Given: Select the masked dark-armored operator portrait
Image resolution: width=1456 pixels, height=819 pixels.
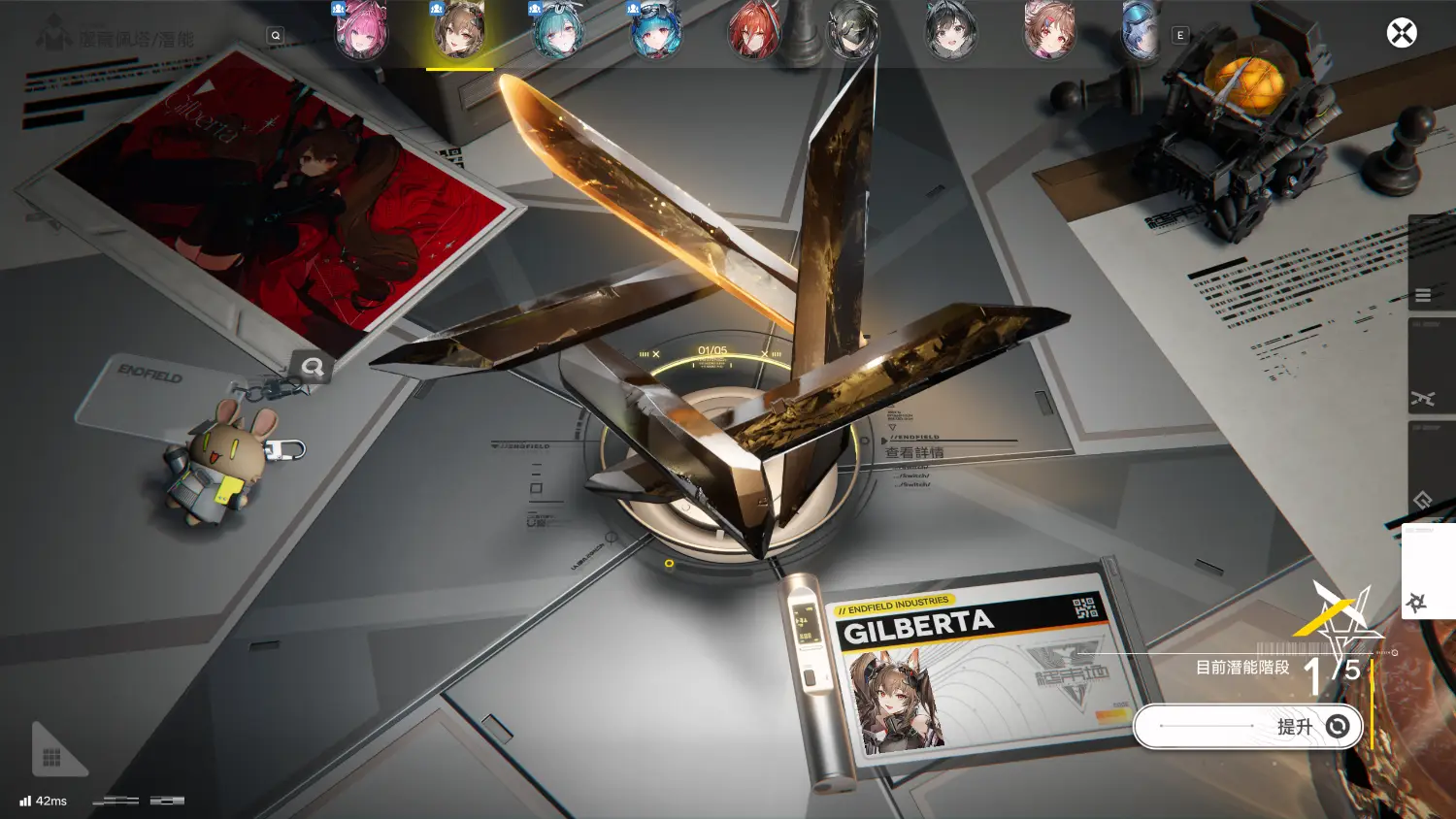Looking at the screenshot, I should [x=852, y=31].
